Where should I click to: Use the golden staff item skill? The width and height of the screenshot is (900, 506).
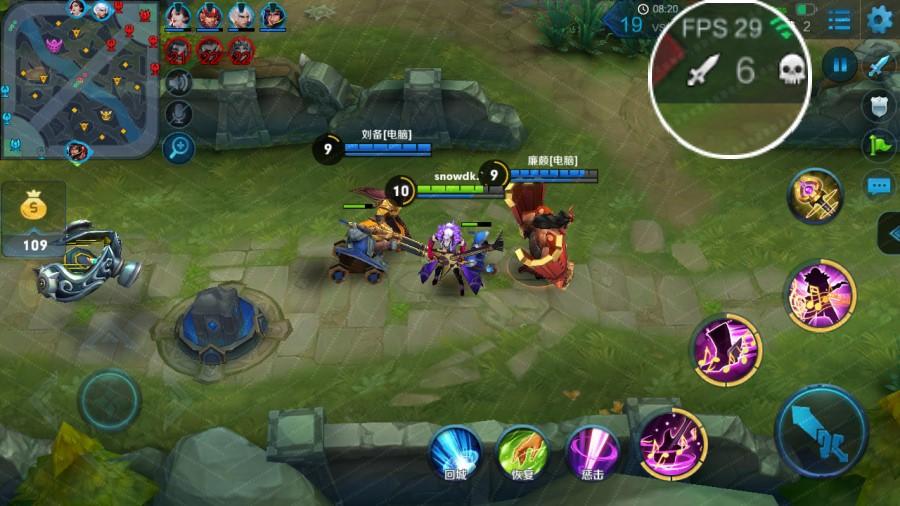coord(814,196)
